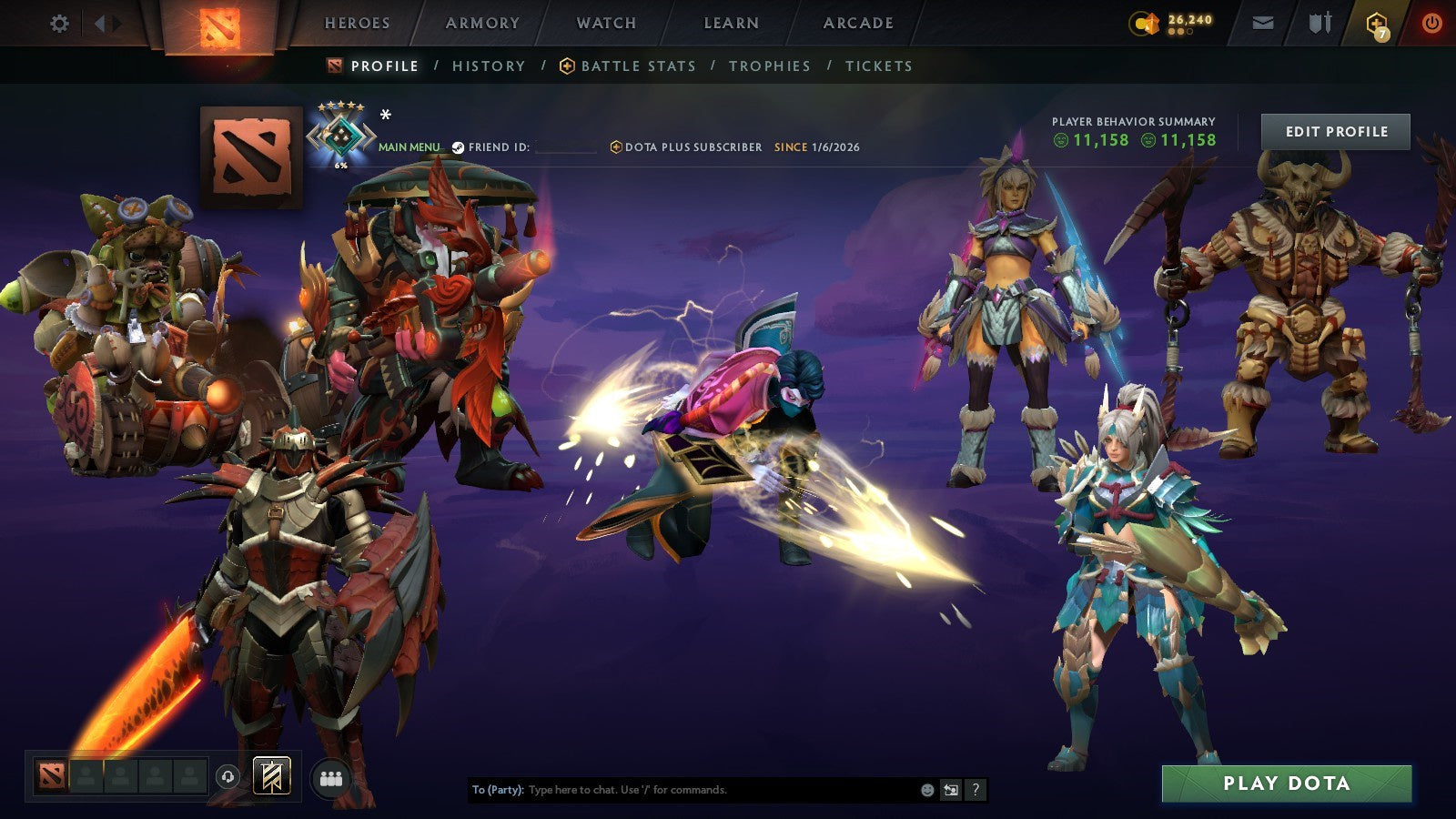This screenshot has height=819, width=1456.
Task: Open the friends list people icon
Action: pos(331,776)
